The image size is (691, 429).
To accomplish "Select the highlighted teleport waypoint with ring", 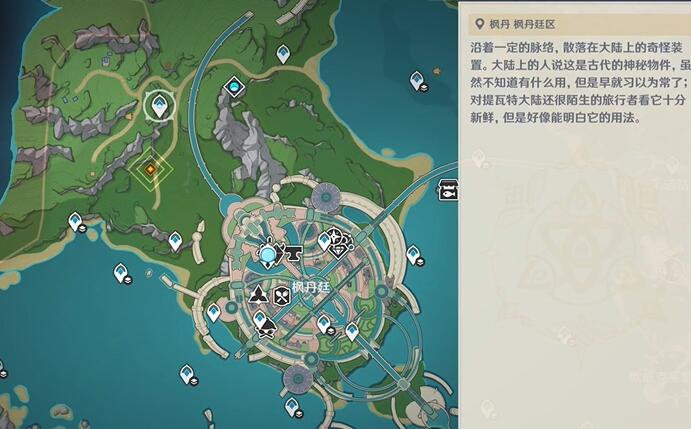I will point(157,103).
